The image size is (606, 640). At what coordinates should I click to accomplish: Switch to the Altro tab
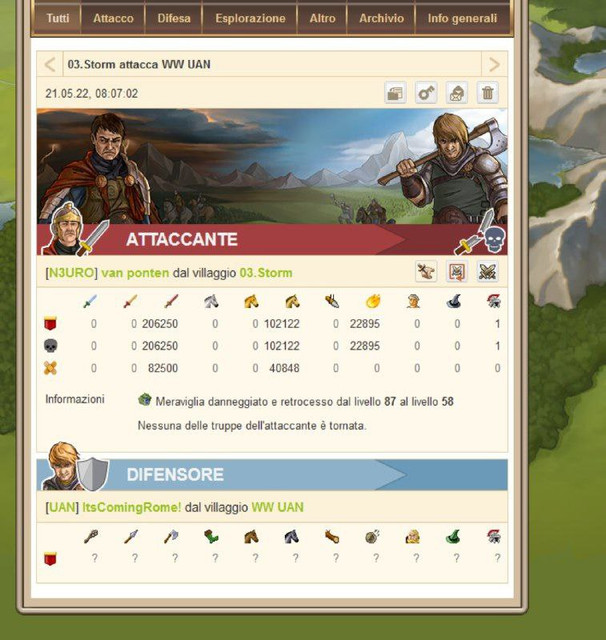(x=322, y=18)
